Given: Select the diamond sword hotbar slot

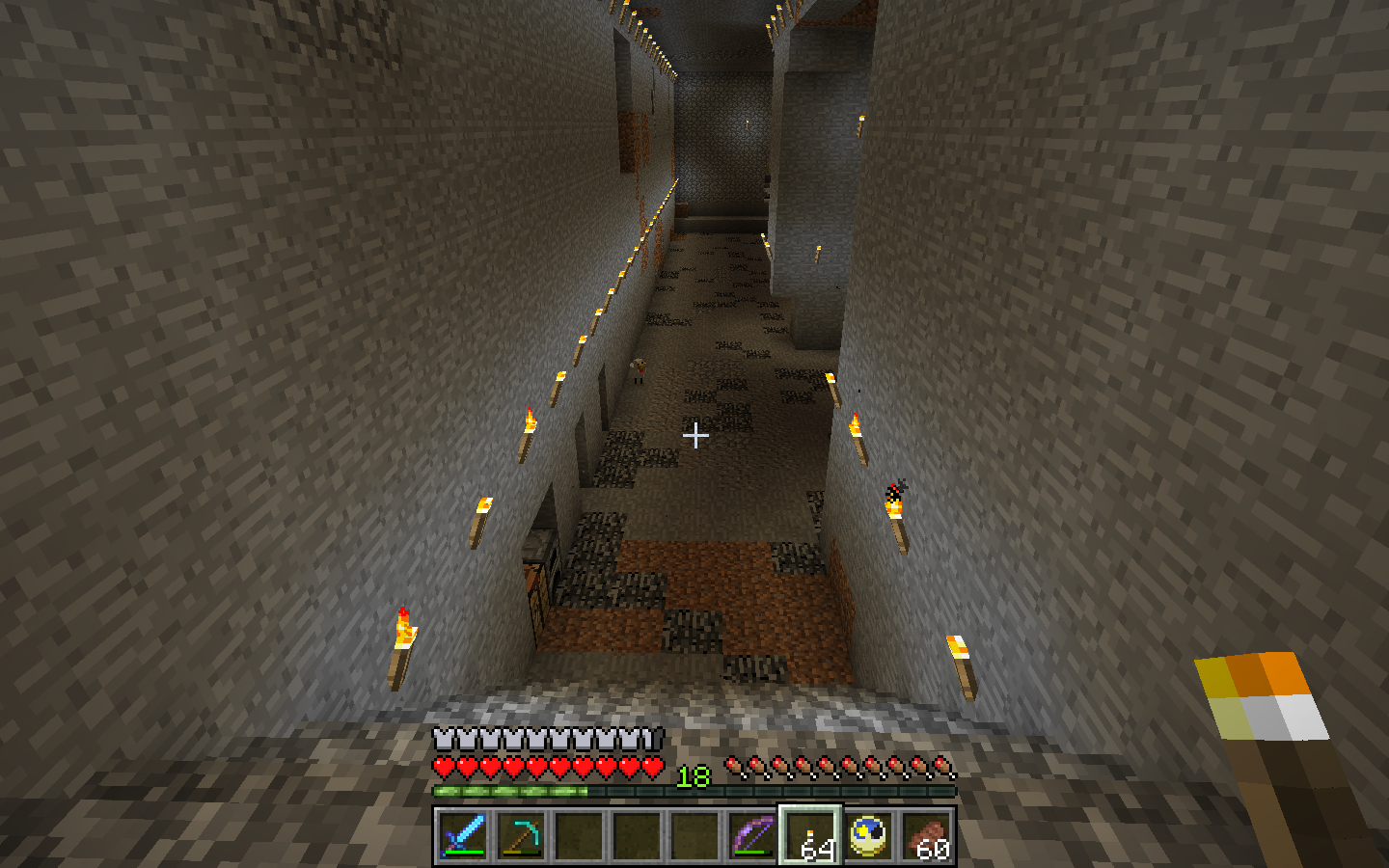Looking at the screenshot, I should [x=463, y=834].
